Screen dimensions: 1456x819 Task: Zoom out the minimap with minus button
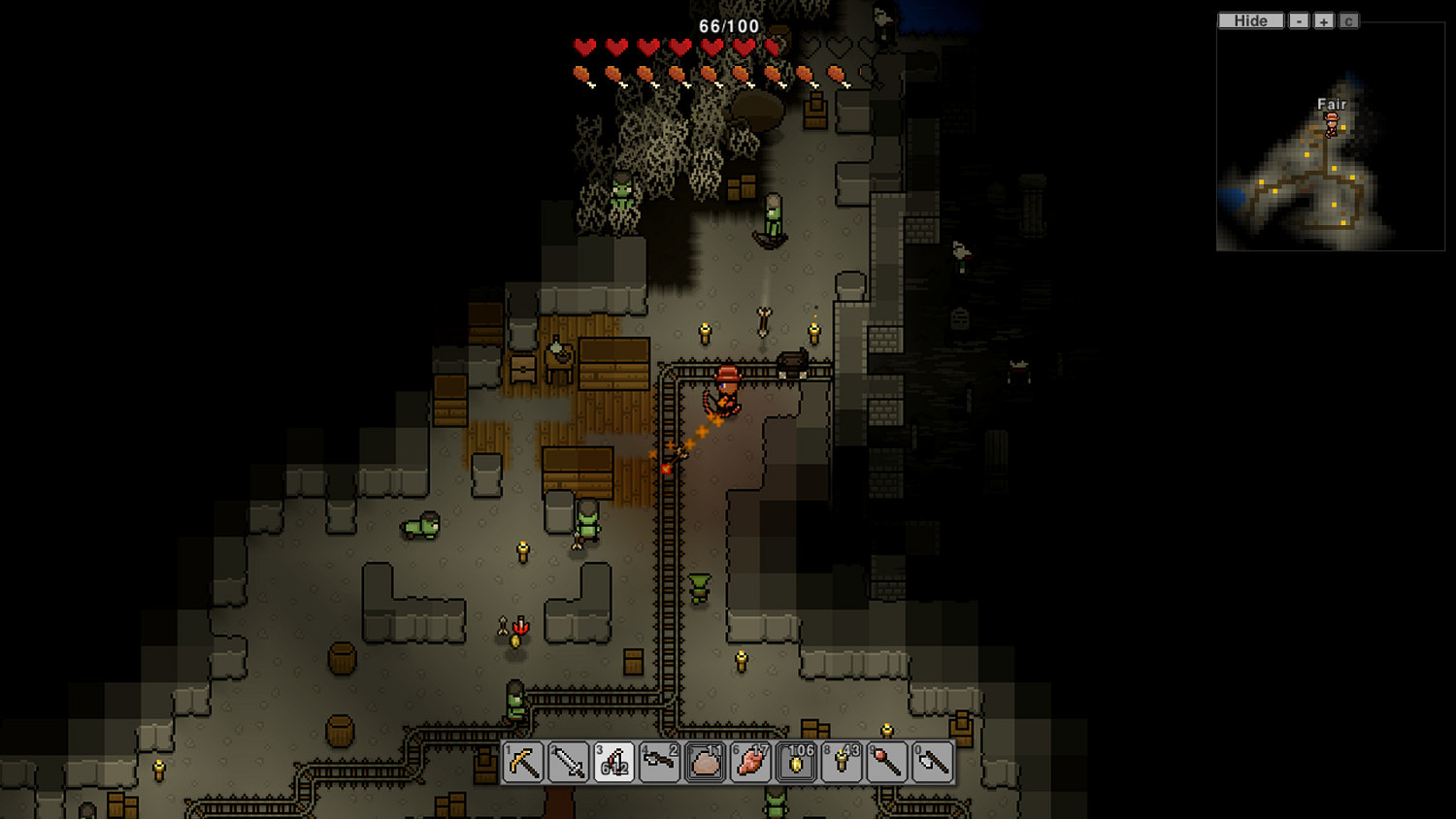click(1299, 20)
